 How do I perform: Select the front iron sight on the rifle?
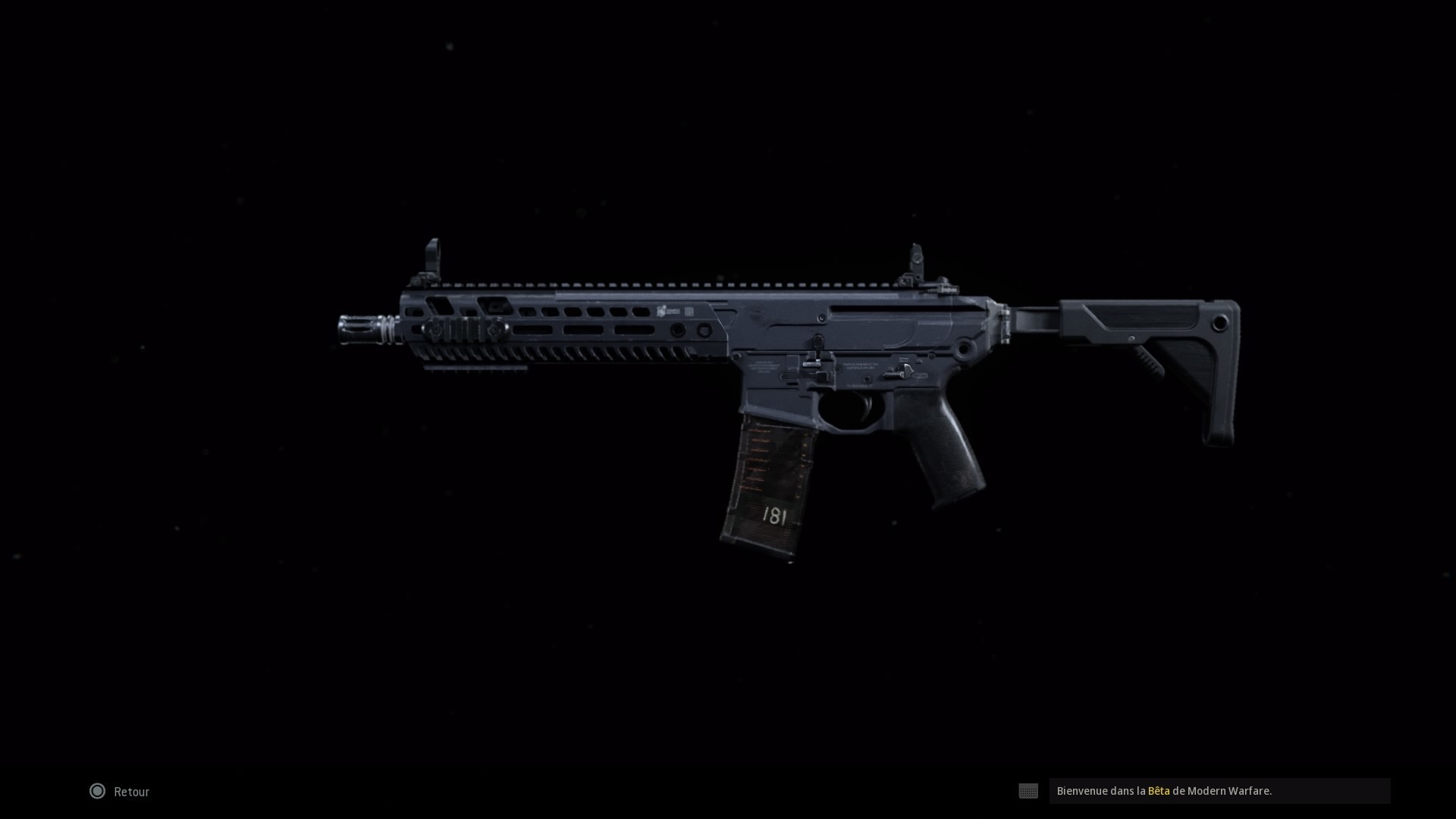tap(433, 254)
